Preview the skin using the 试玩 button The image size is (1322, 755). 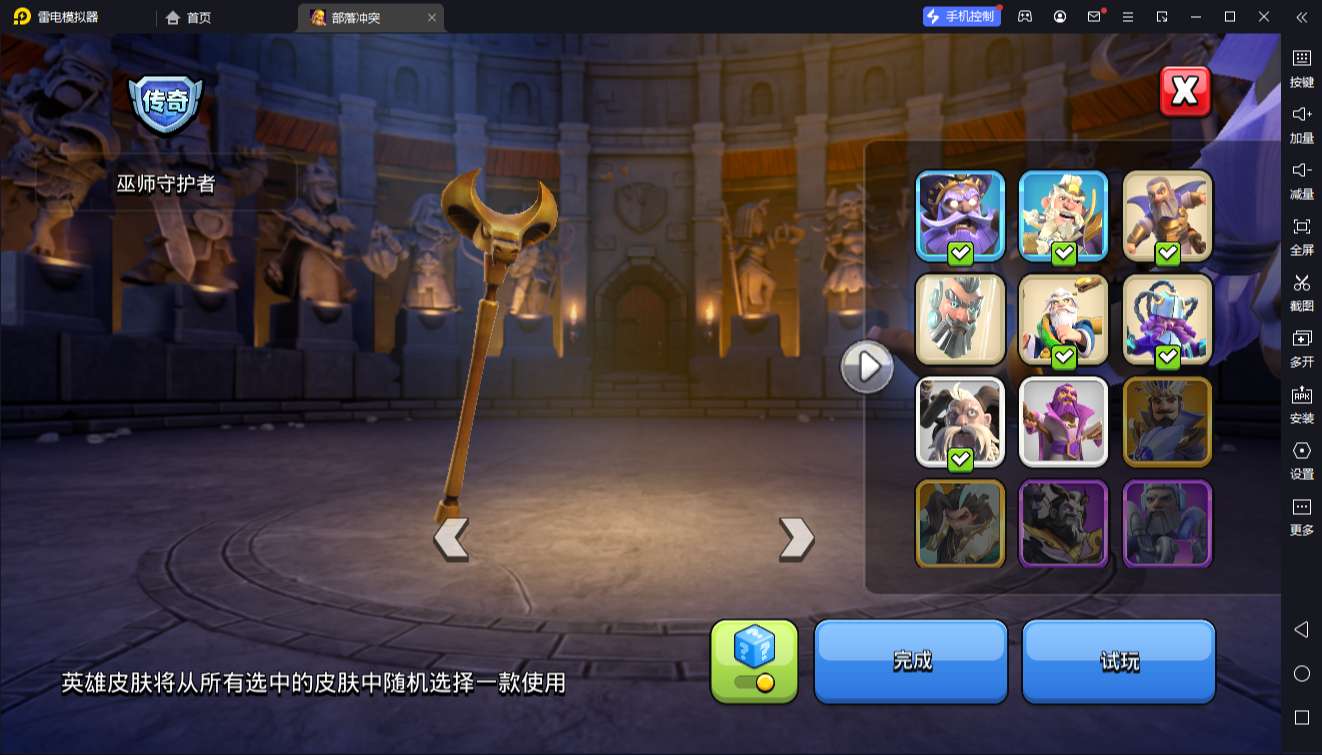[1119, 661]
